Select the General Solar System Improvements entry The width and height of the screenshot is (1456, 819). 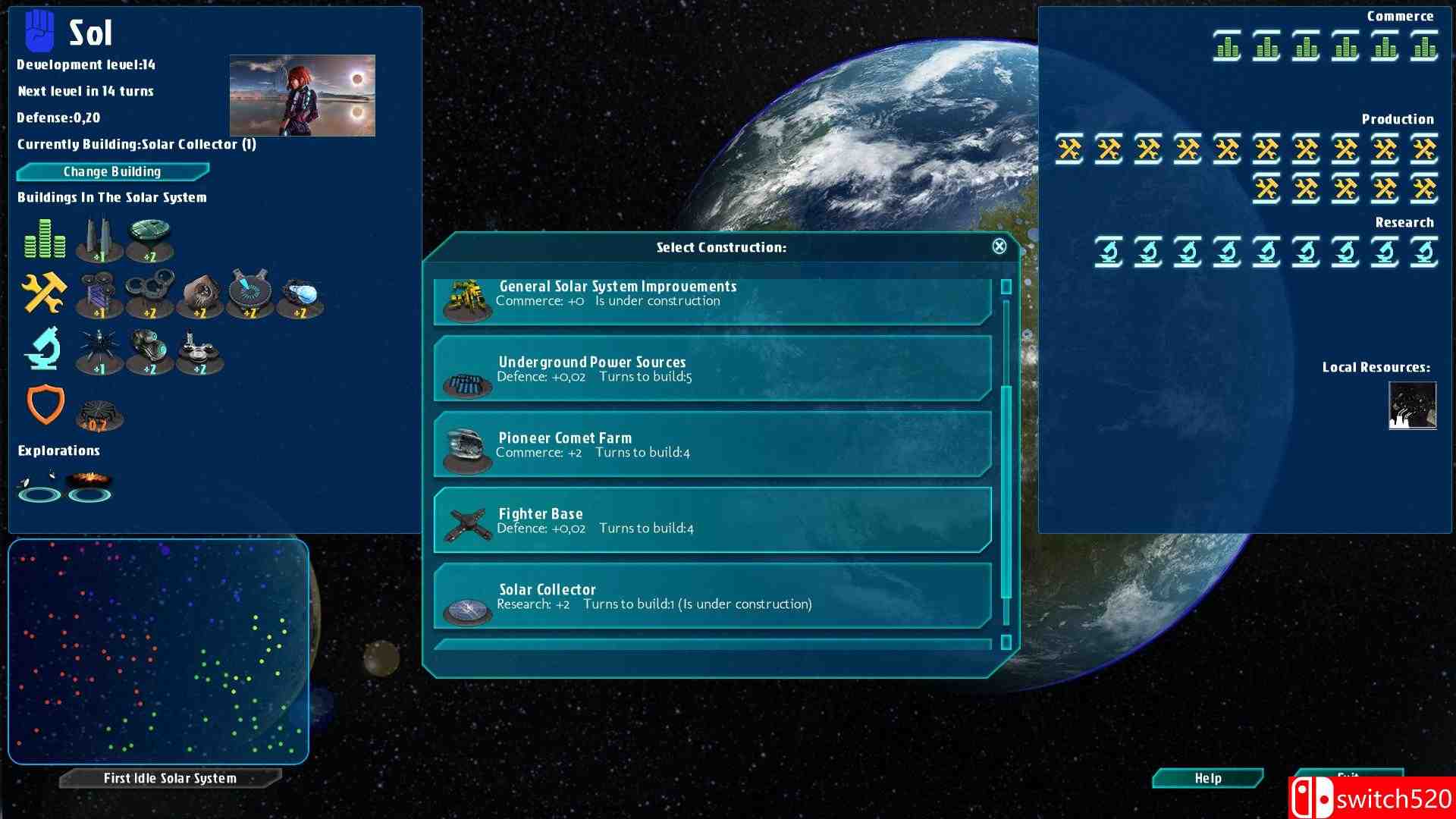point(713,299)
